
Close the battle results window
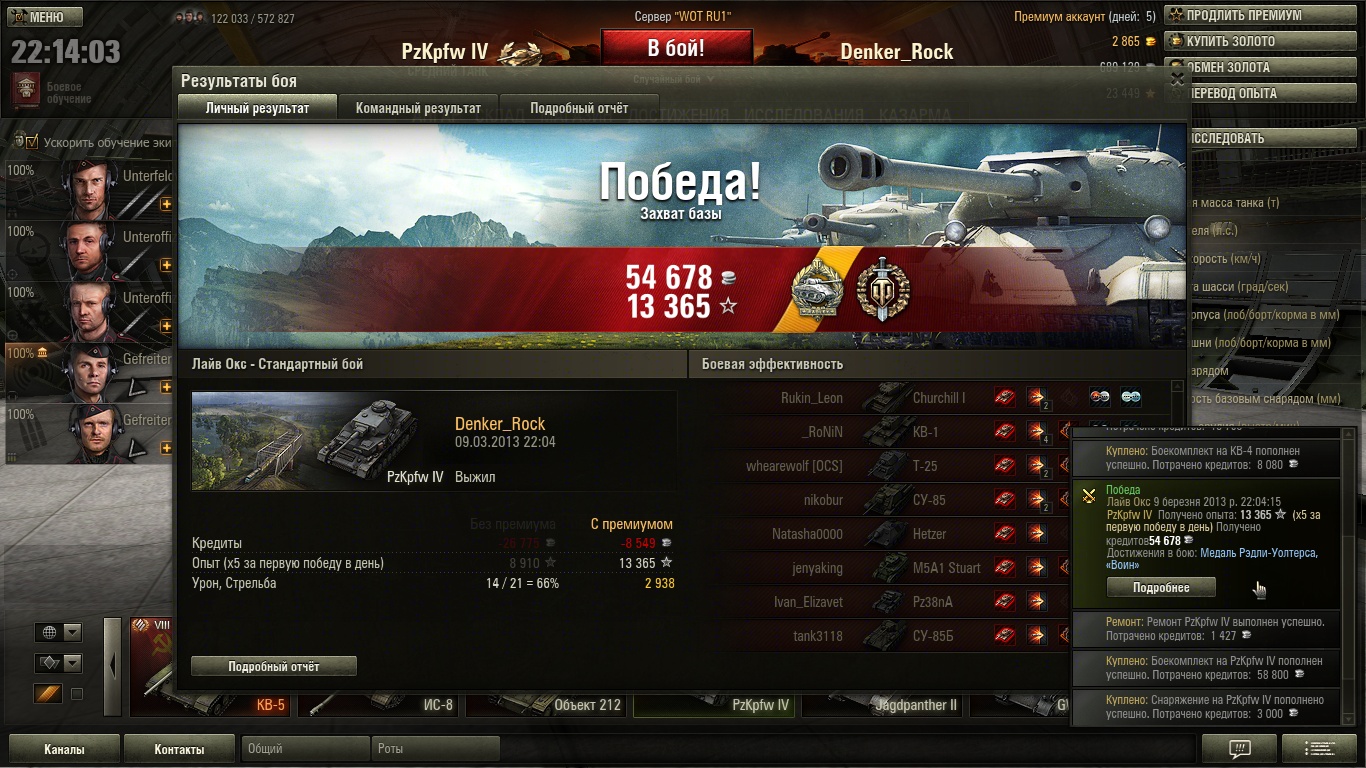click(1177, 78)
